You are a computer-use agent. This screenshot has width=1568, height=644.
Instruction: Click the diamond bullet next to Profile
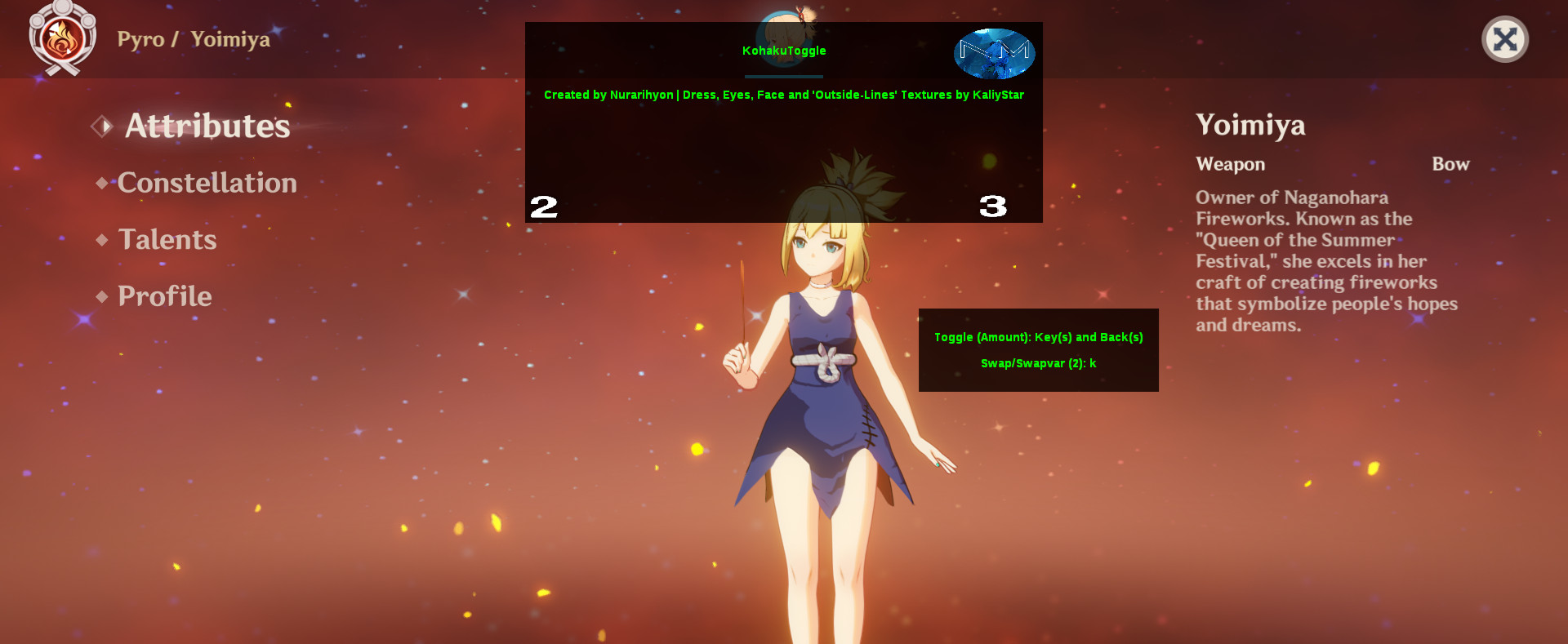pos(101,297)
